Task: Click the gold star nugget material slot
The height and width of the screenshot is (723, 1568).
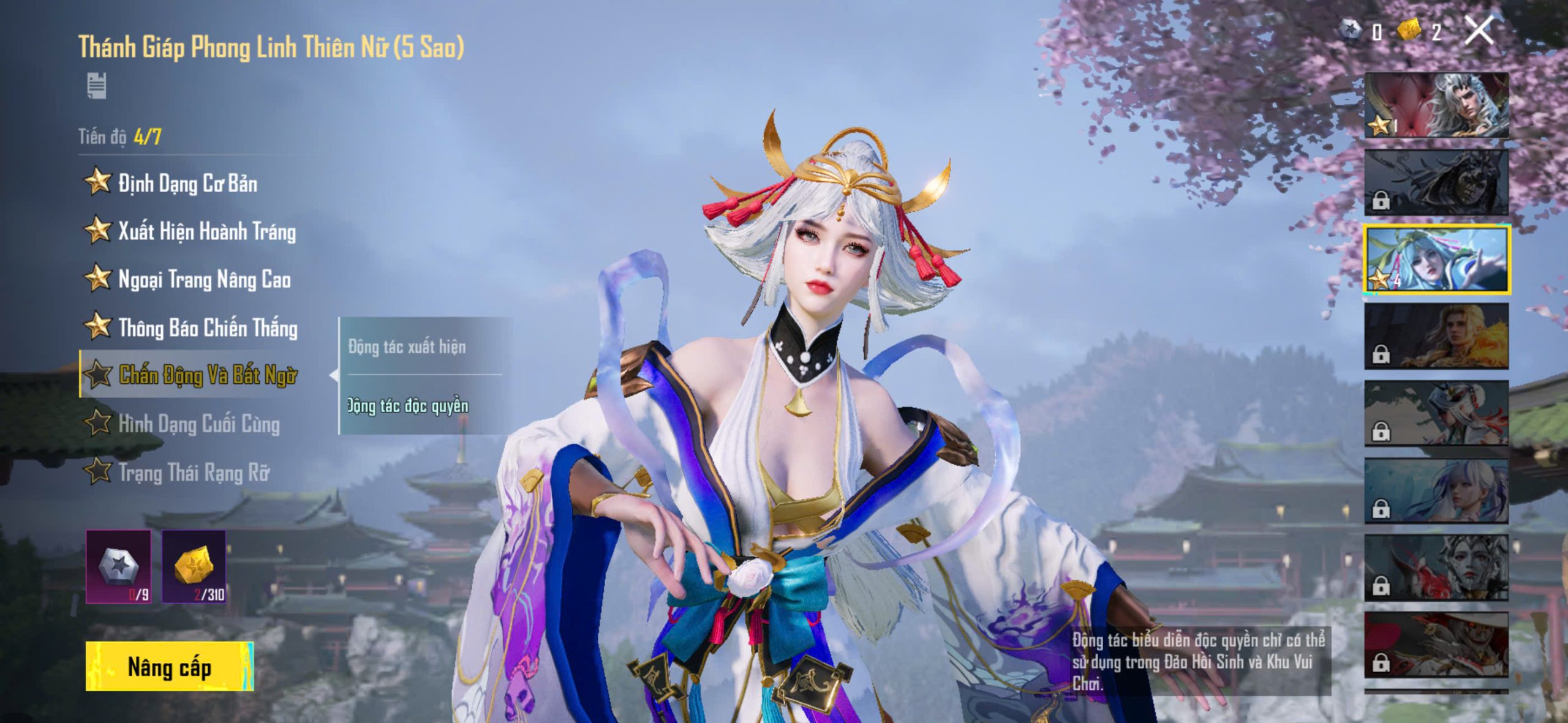Action: [x=194, y=567]
